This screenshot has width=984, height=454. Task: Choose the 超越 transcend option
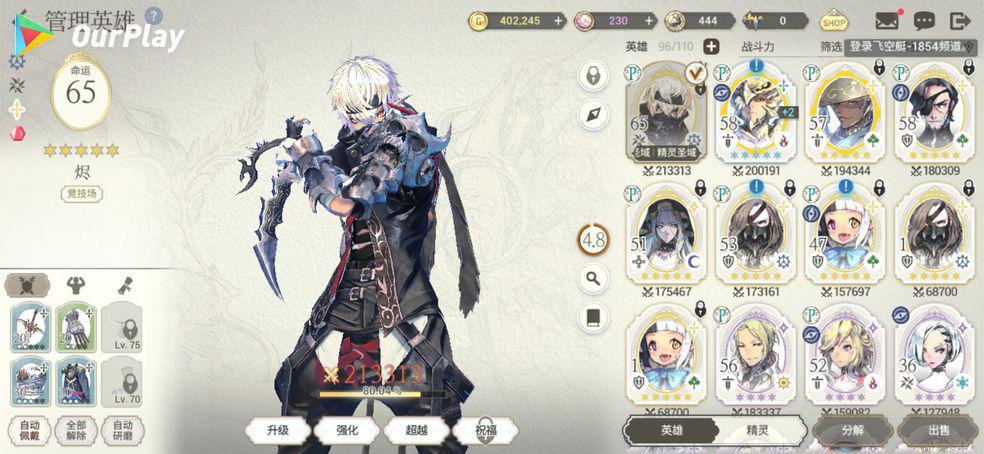[417, 431]
